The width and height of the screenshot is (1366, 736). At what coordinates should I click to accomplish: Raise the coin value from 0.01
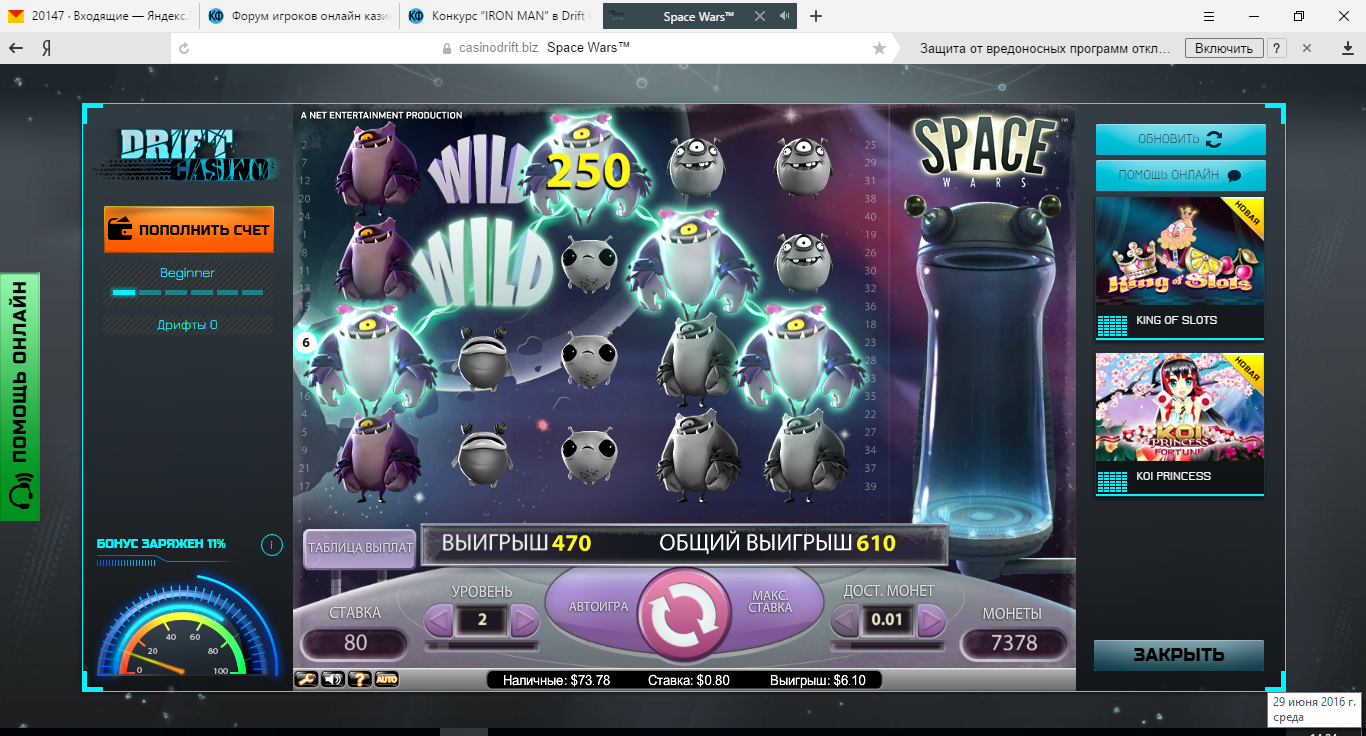click(931, 621)
